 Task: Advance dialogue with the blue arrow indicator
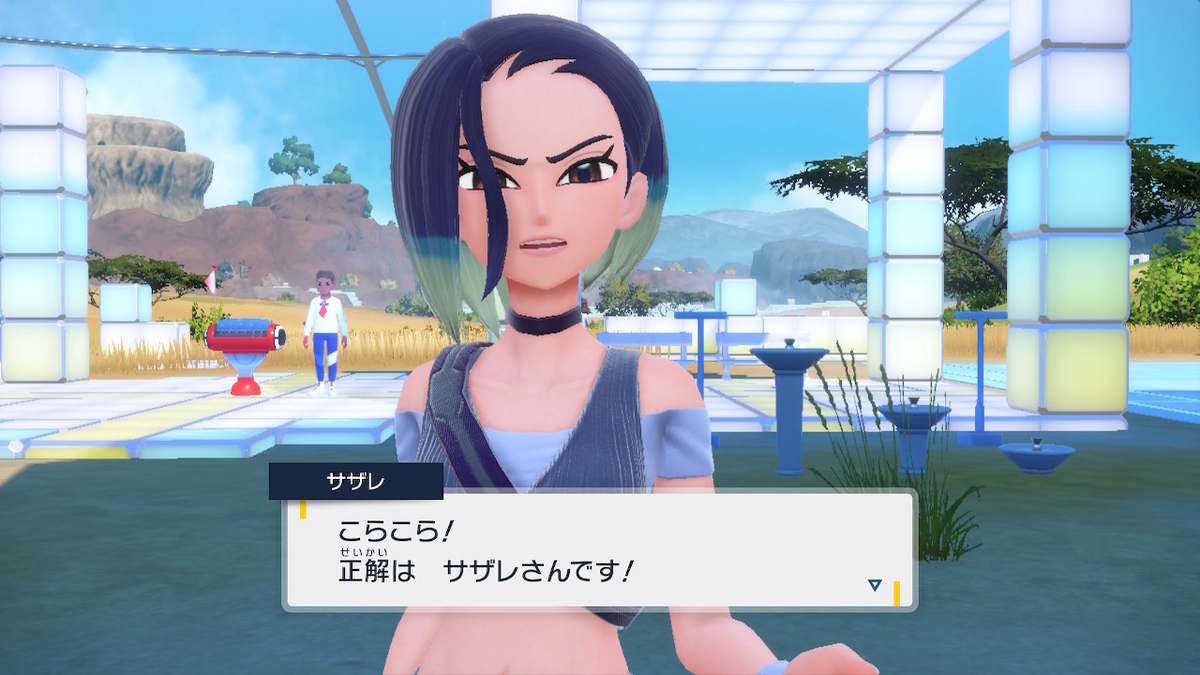coord(874,585)
